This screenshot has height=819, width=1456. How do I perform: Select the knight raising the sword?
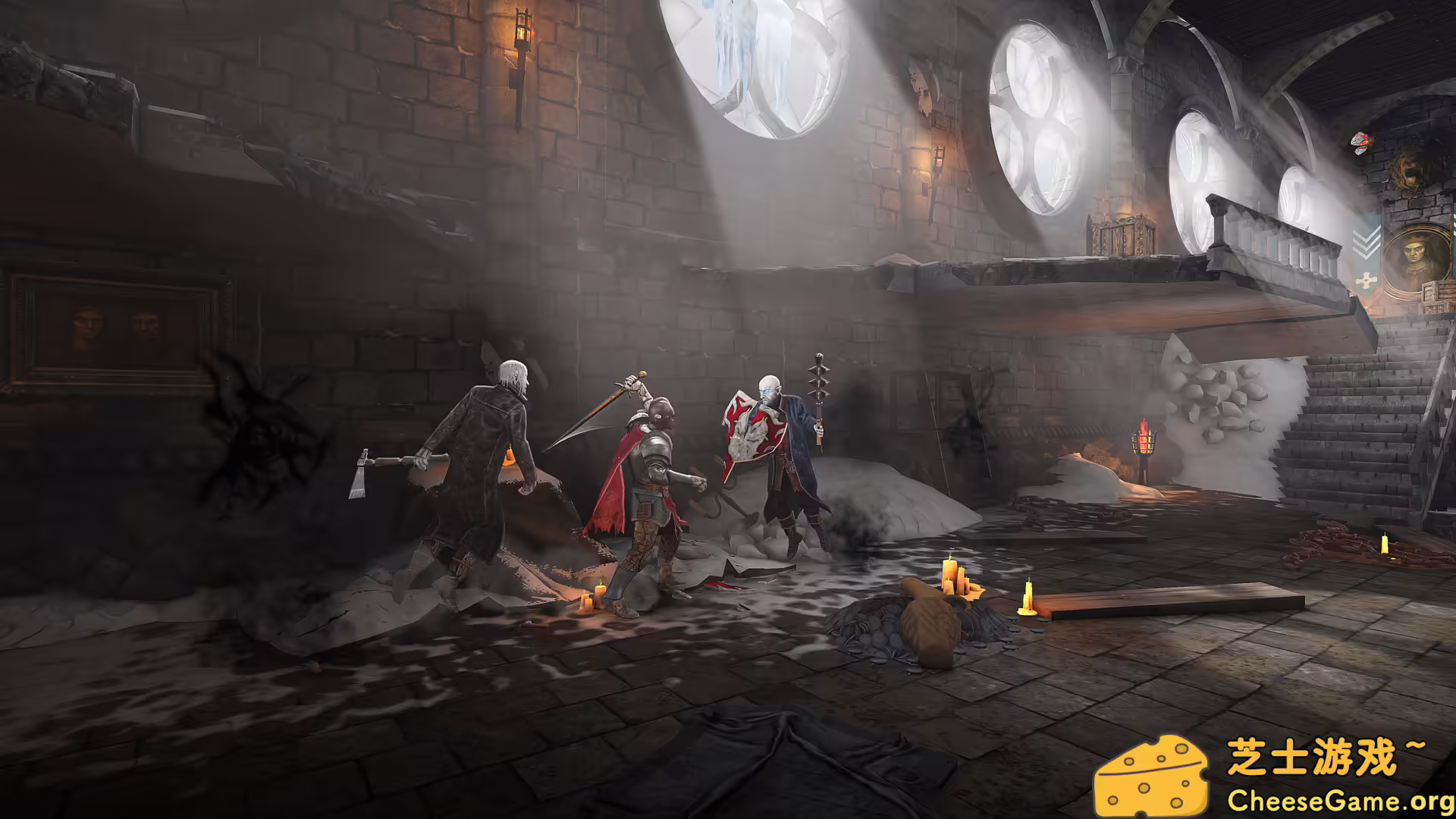click(x=652, y=463)
